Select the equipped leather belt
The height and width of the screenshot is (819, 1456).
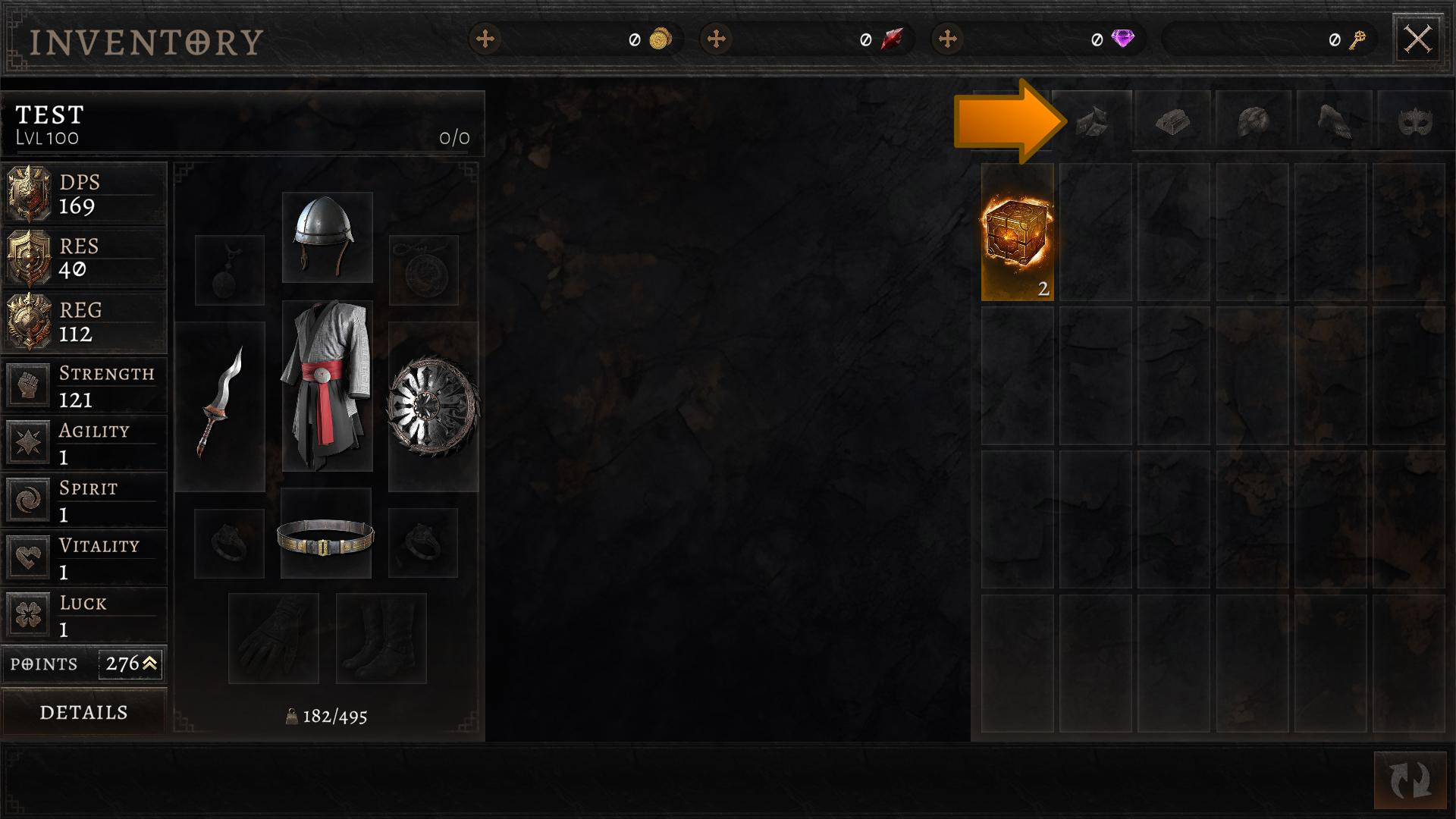tap(326, 534)
